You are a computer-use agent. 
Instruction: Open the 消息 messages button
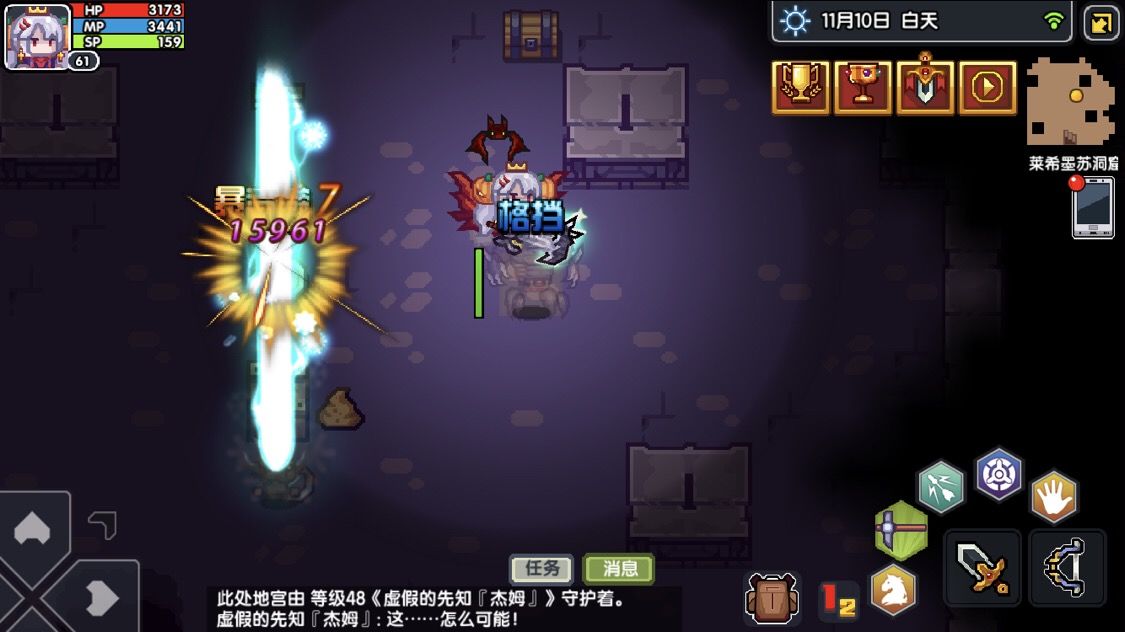pos(619,569)
